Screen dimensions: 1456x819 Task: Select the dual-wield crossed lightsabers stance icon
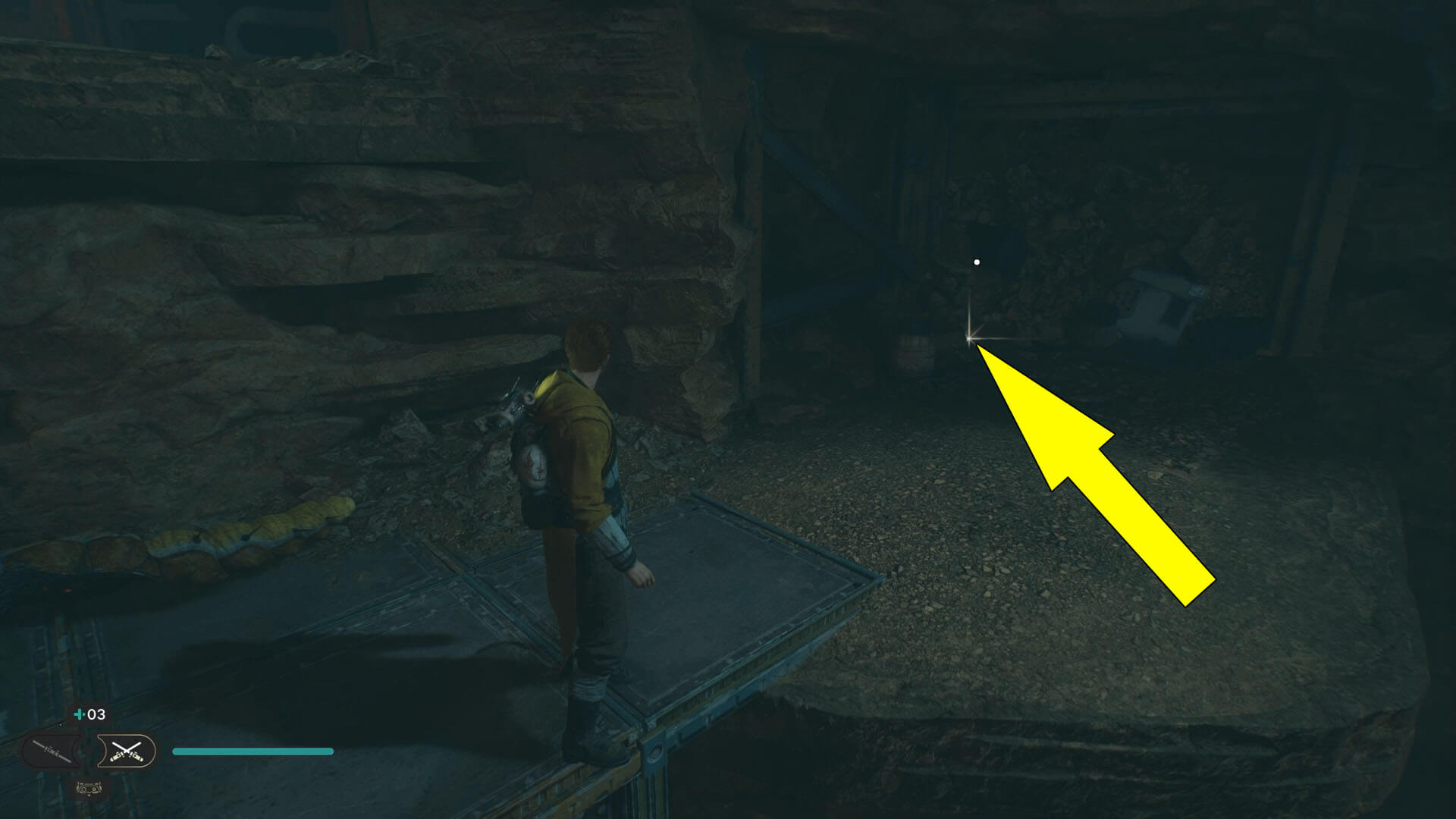(127, 751)
